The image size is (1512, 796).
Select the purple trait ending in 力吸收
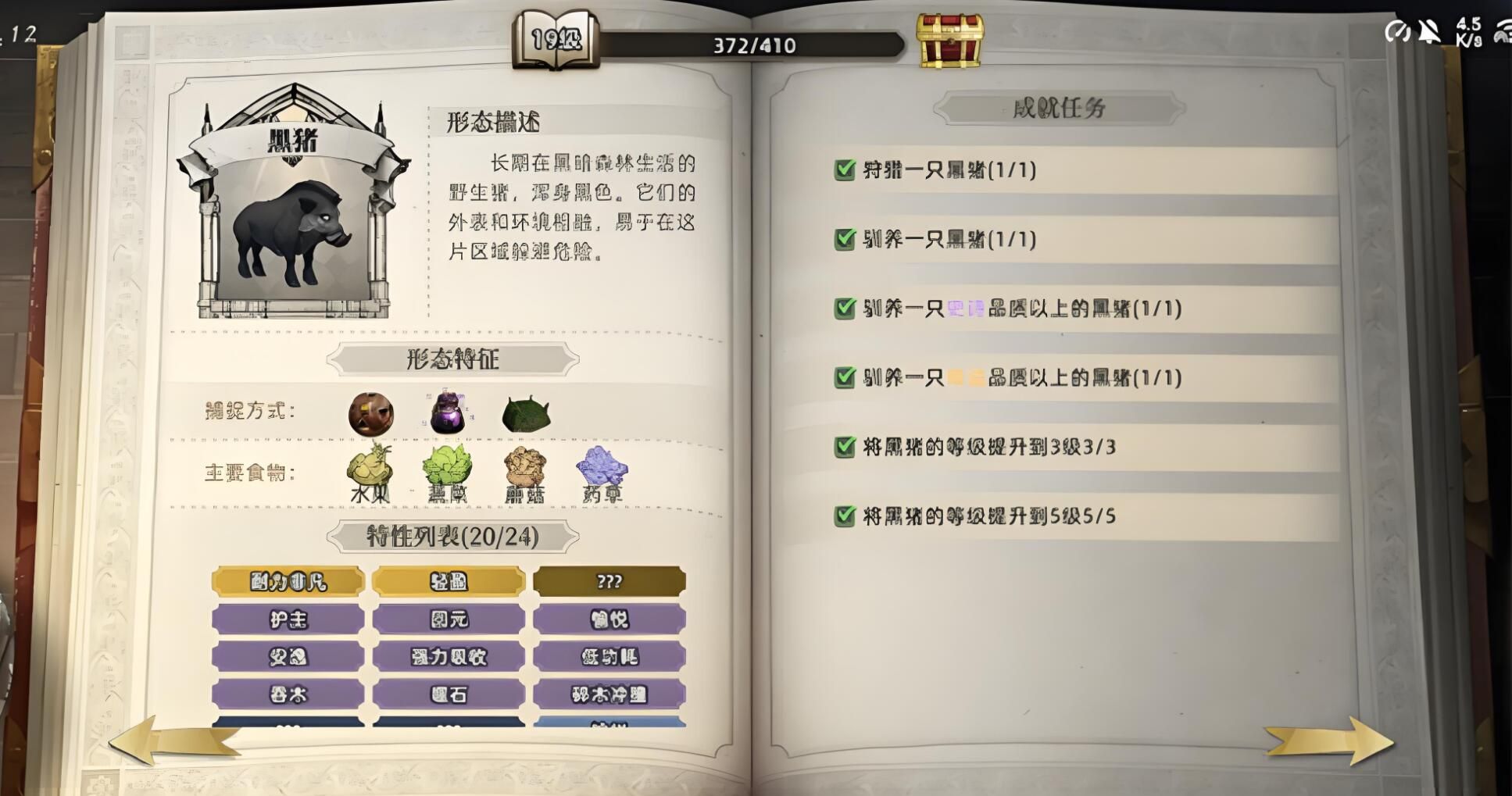click(x=449, y=657)
